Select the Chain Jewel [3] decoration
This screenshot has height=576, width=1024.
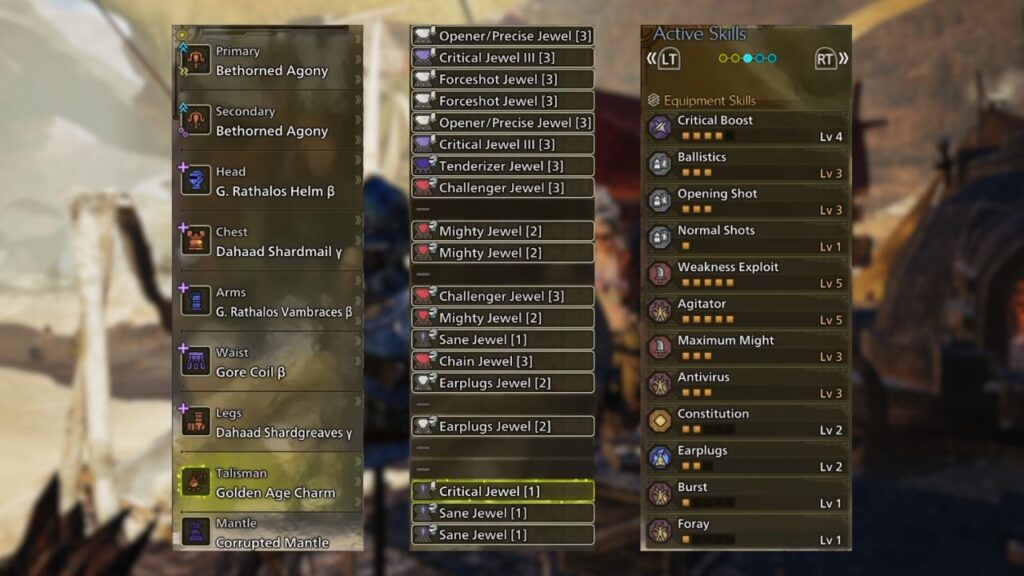(502, 361)
